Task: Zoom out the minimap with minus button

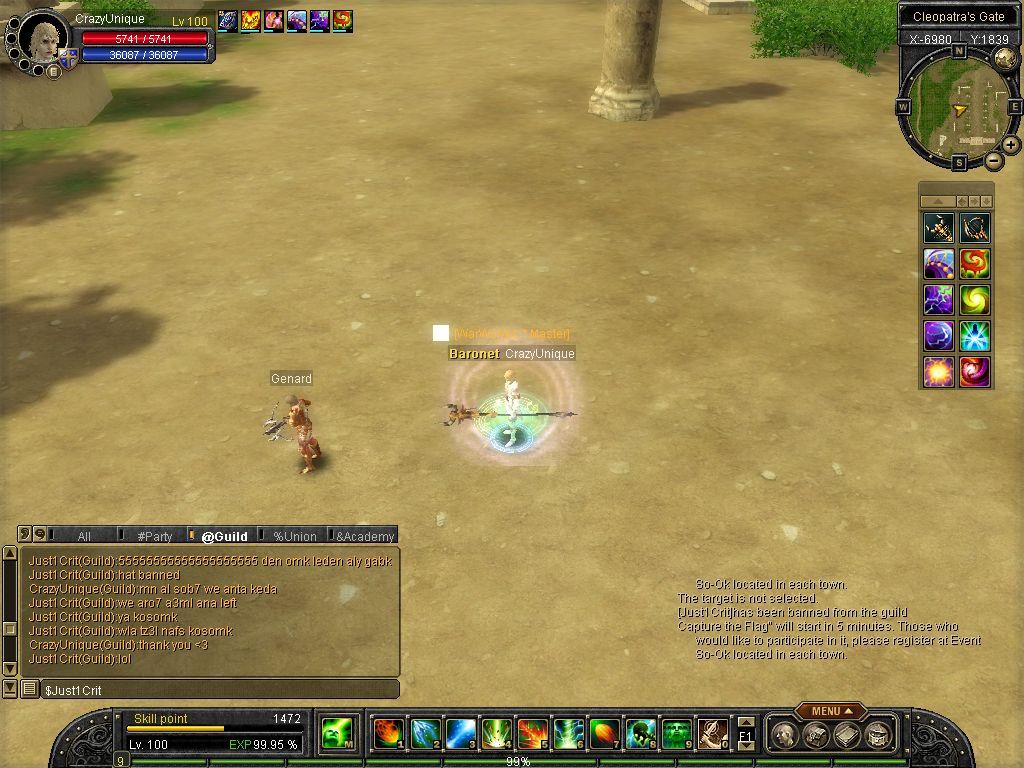Action: point(993,160)
